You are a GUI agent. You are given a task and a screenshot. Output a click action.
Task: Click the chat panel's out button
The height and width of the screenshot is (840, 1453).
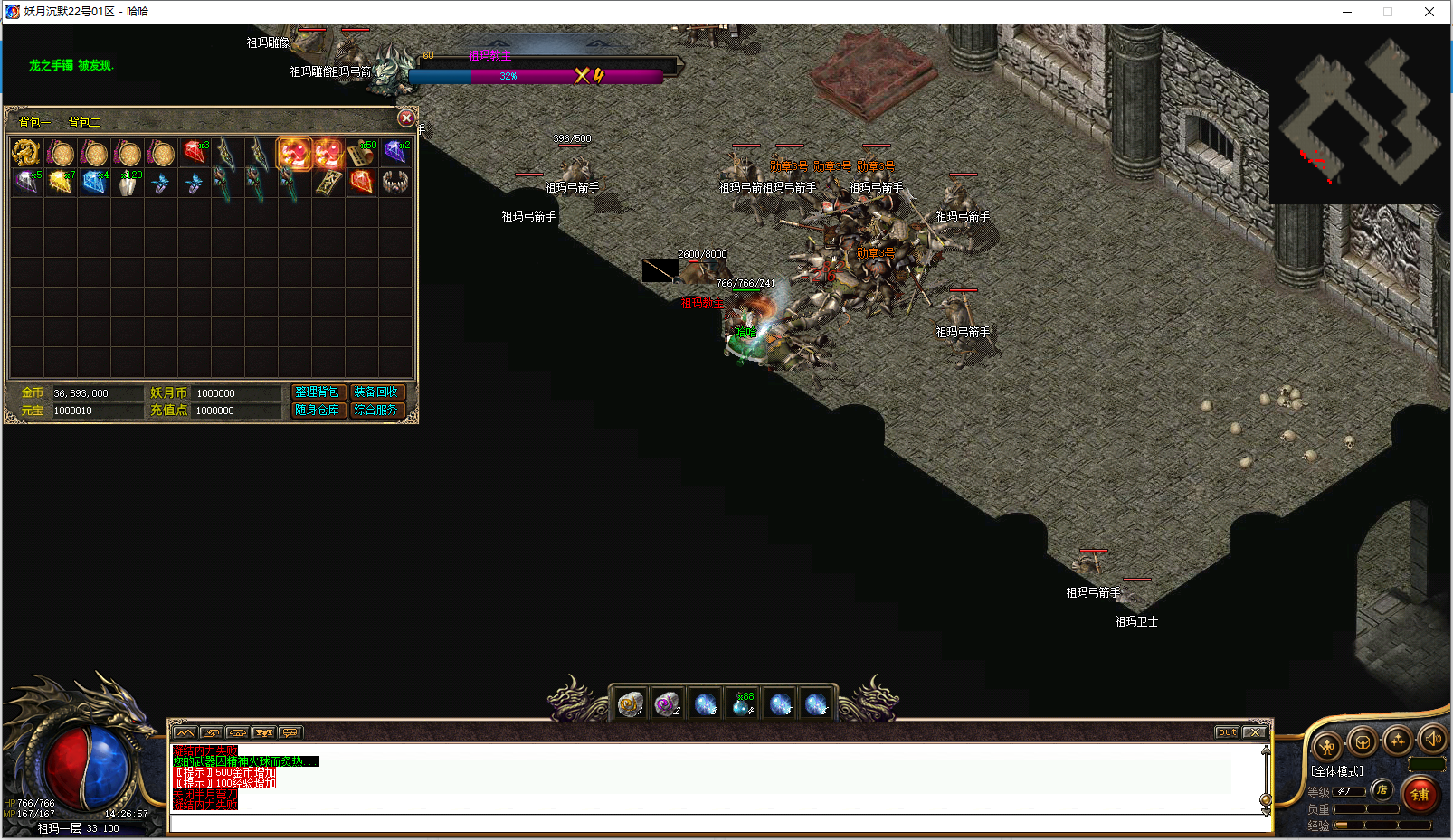tap(1226, 732)
